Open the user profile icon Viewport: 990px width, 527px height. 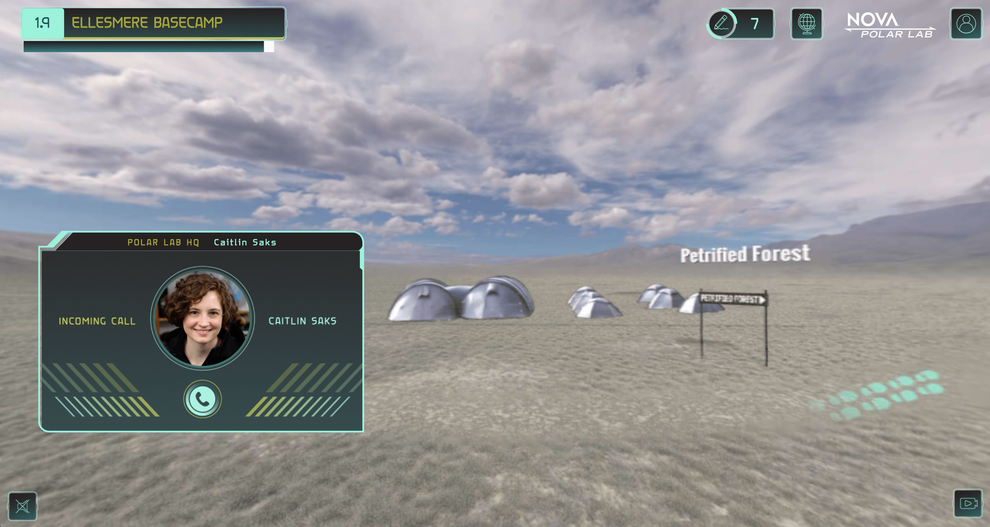coord(965,24)
